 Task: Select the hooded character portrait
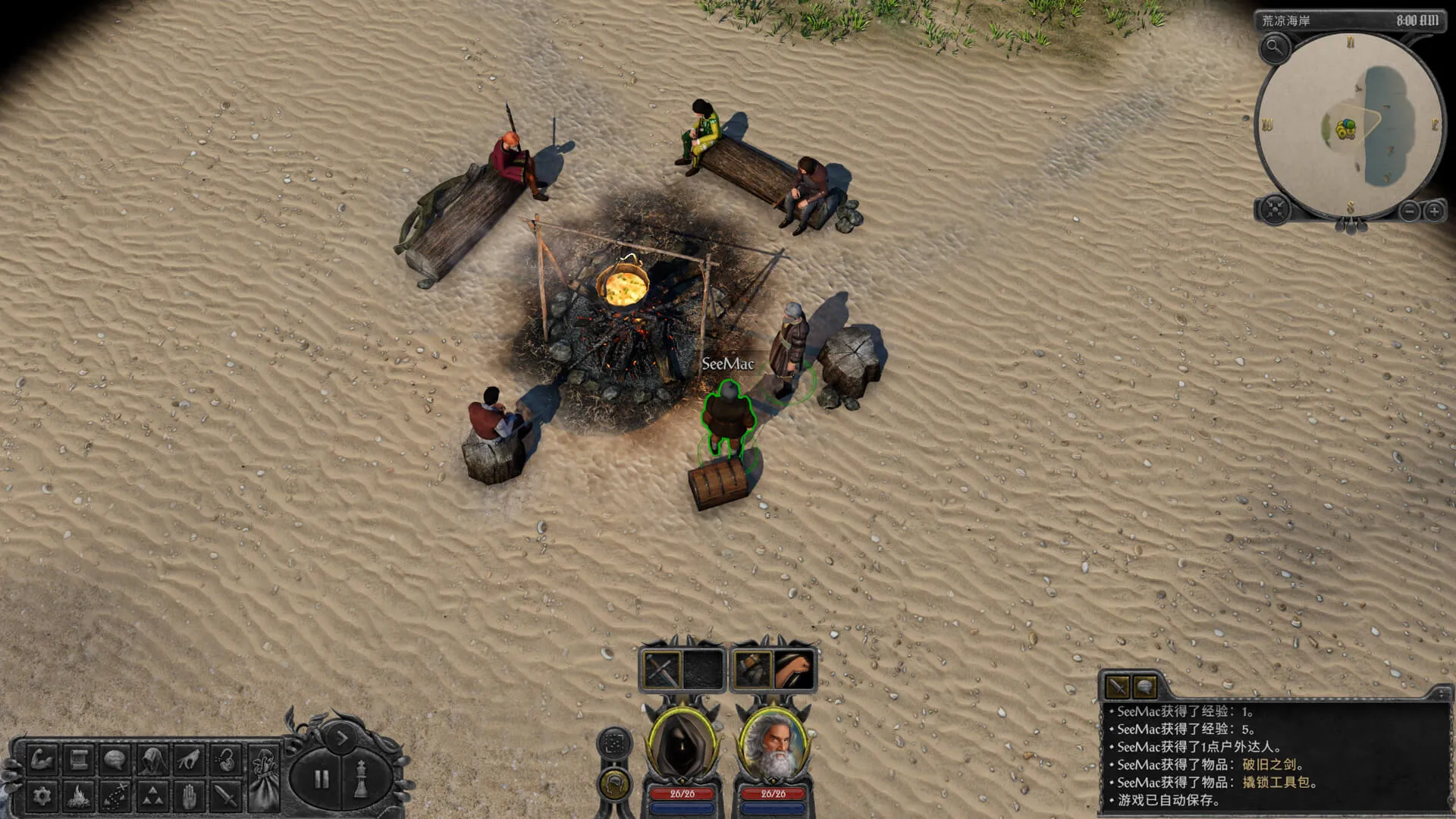(682, 745)
